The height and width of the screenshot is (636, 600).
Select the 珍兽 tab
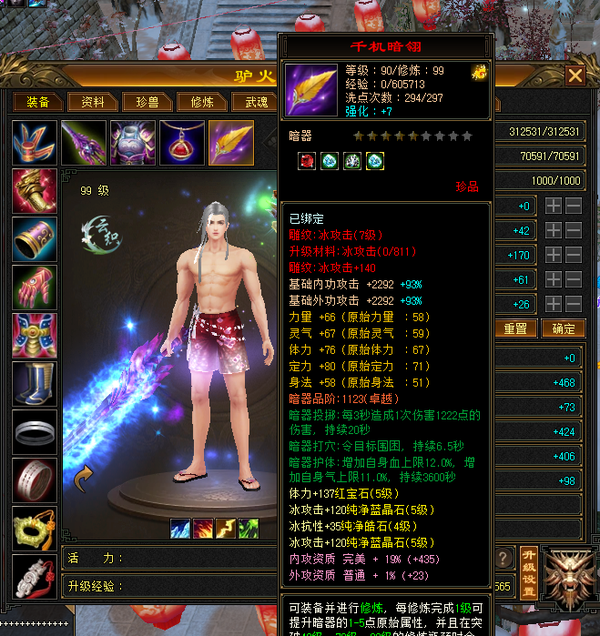[147, 102]
